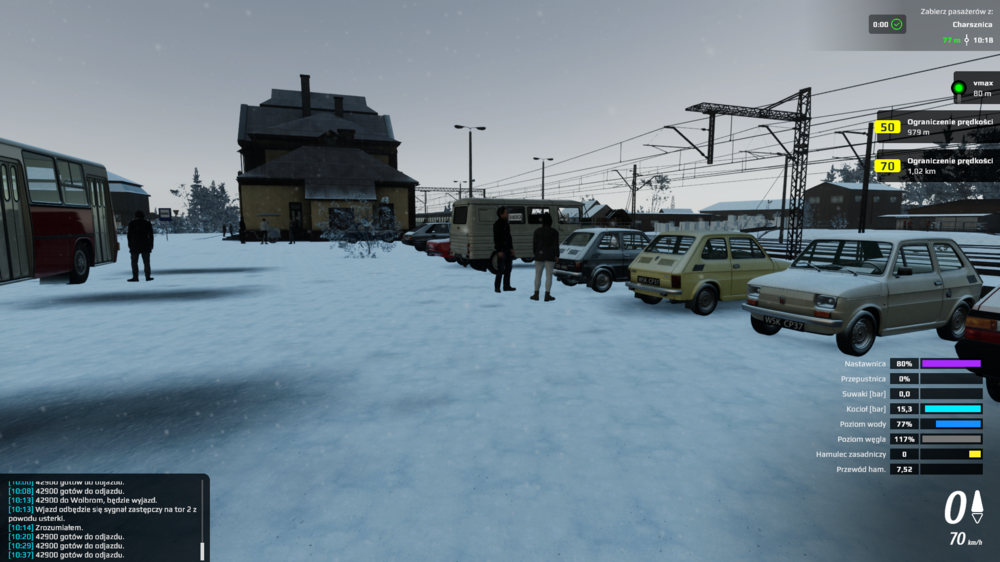Select the 50 speed limit notice

pyautogui.click(x=887, y=127)
